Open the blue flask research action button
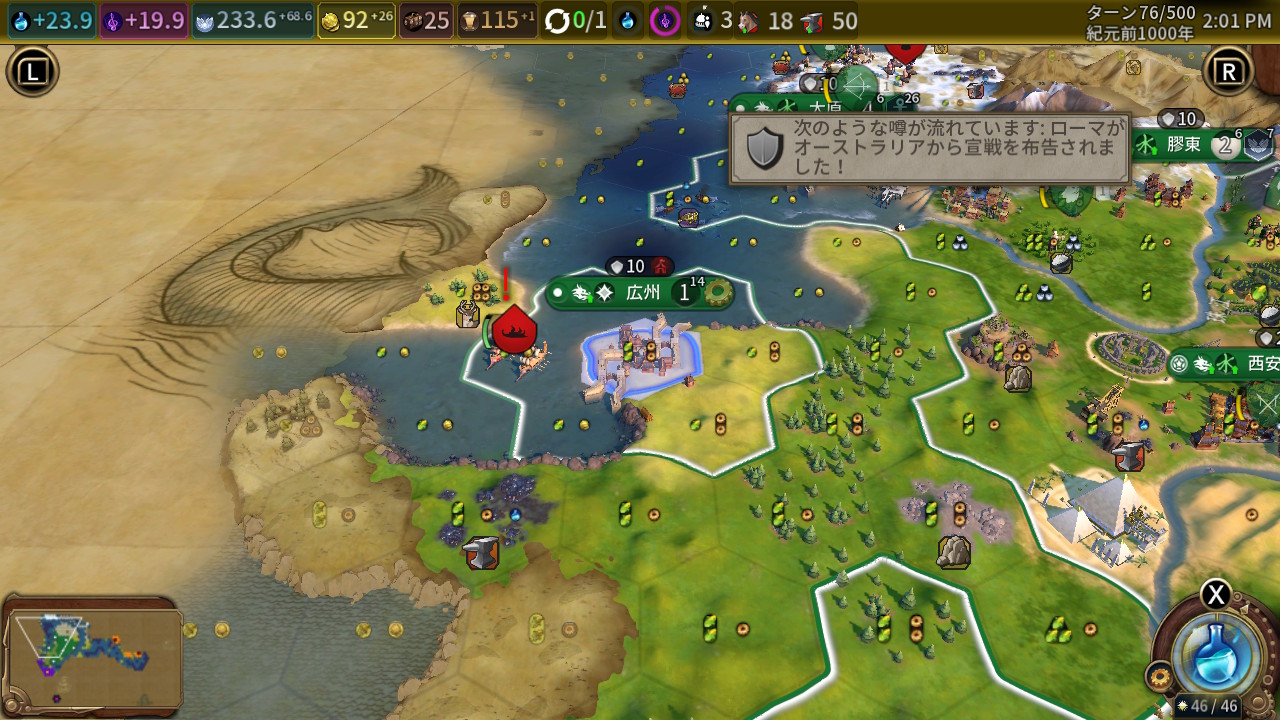 tap(1217, 651)
